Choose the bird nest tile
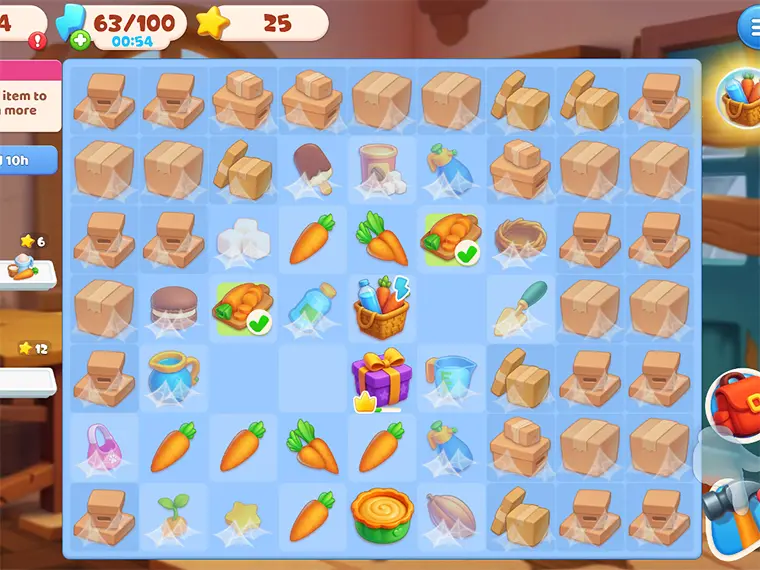 (x=519, y=237)
